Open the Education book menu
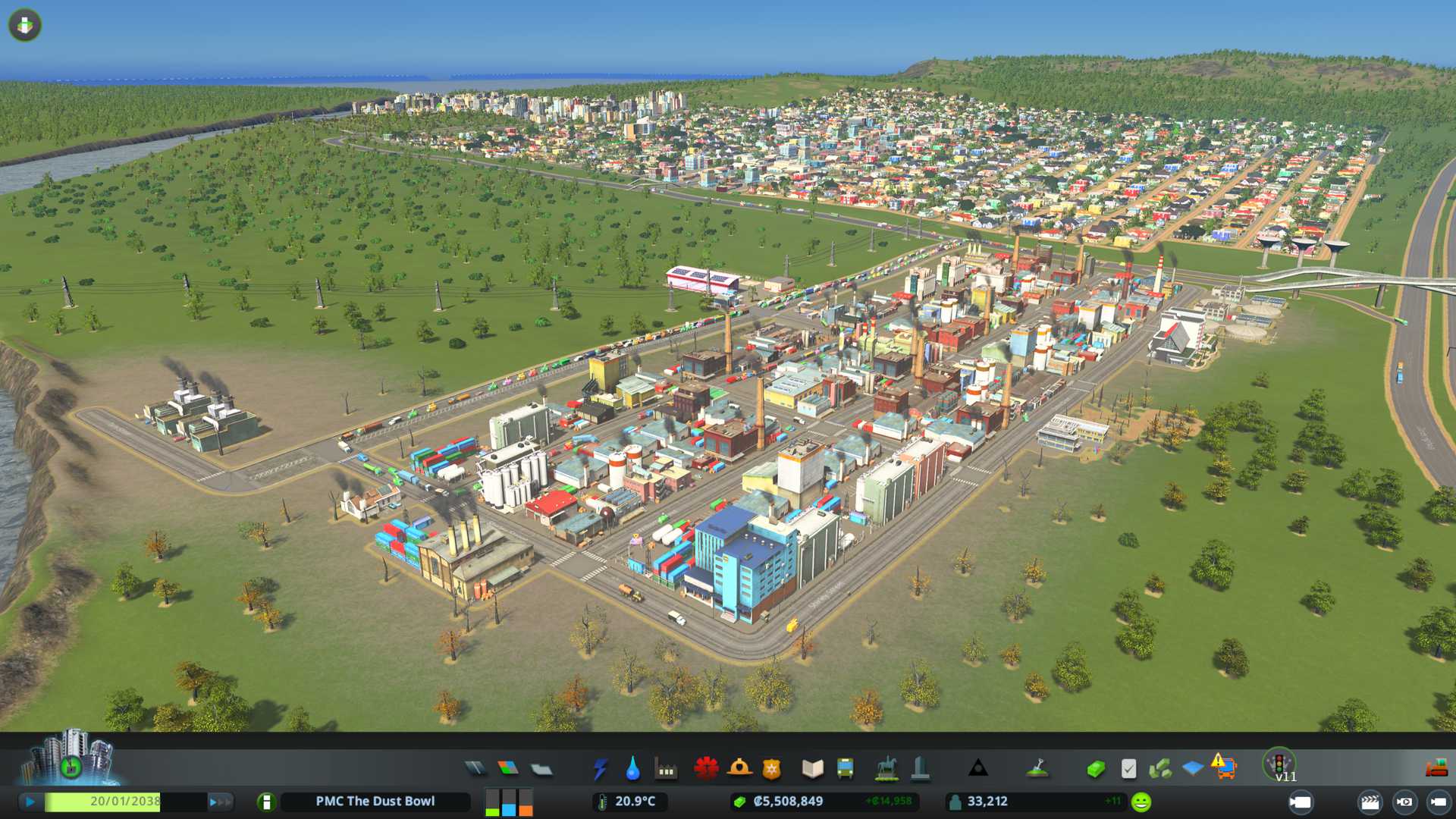 click(812, 769)
